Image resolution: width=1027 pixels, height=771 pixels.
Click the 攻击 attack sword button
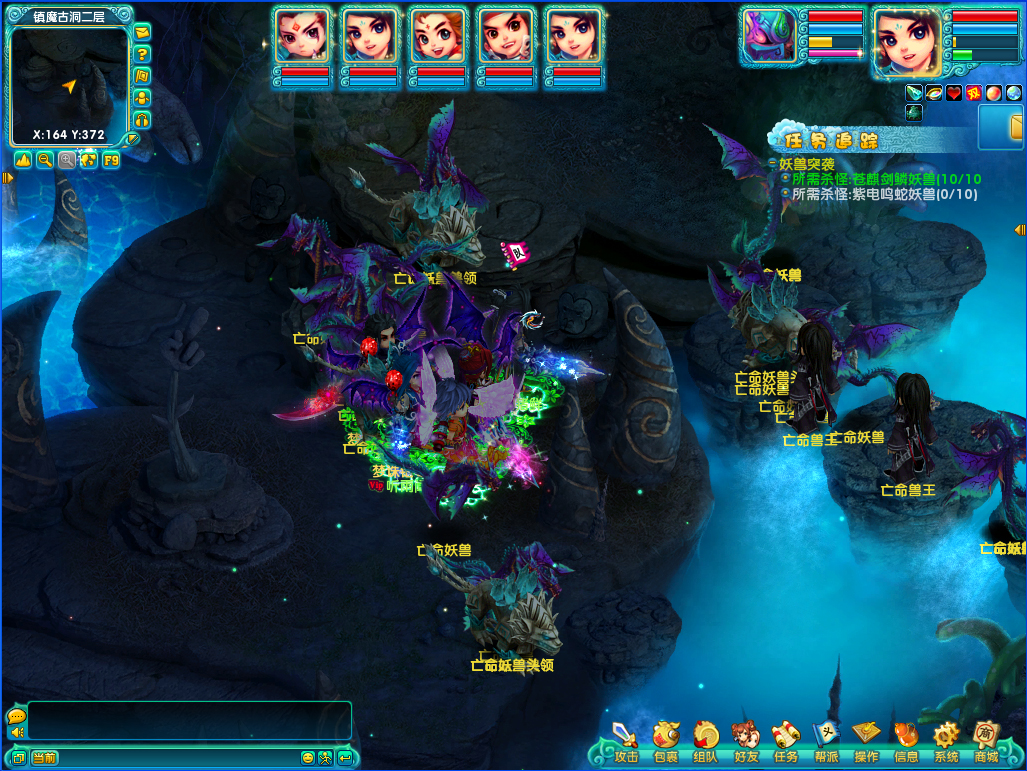626,739
